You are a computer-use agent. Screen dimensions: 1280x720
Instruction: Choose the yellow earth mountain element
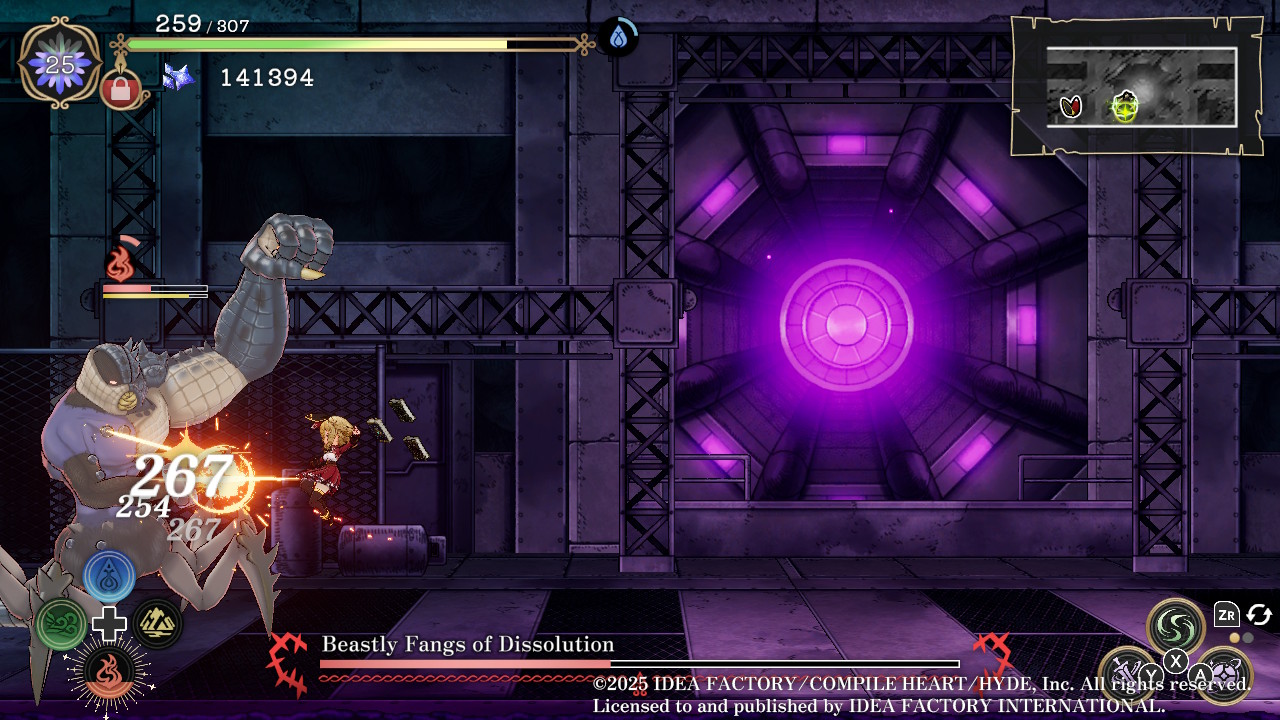click(157, 624)
